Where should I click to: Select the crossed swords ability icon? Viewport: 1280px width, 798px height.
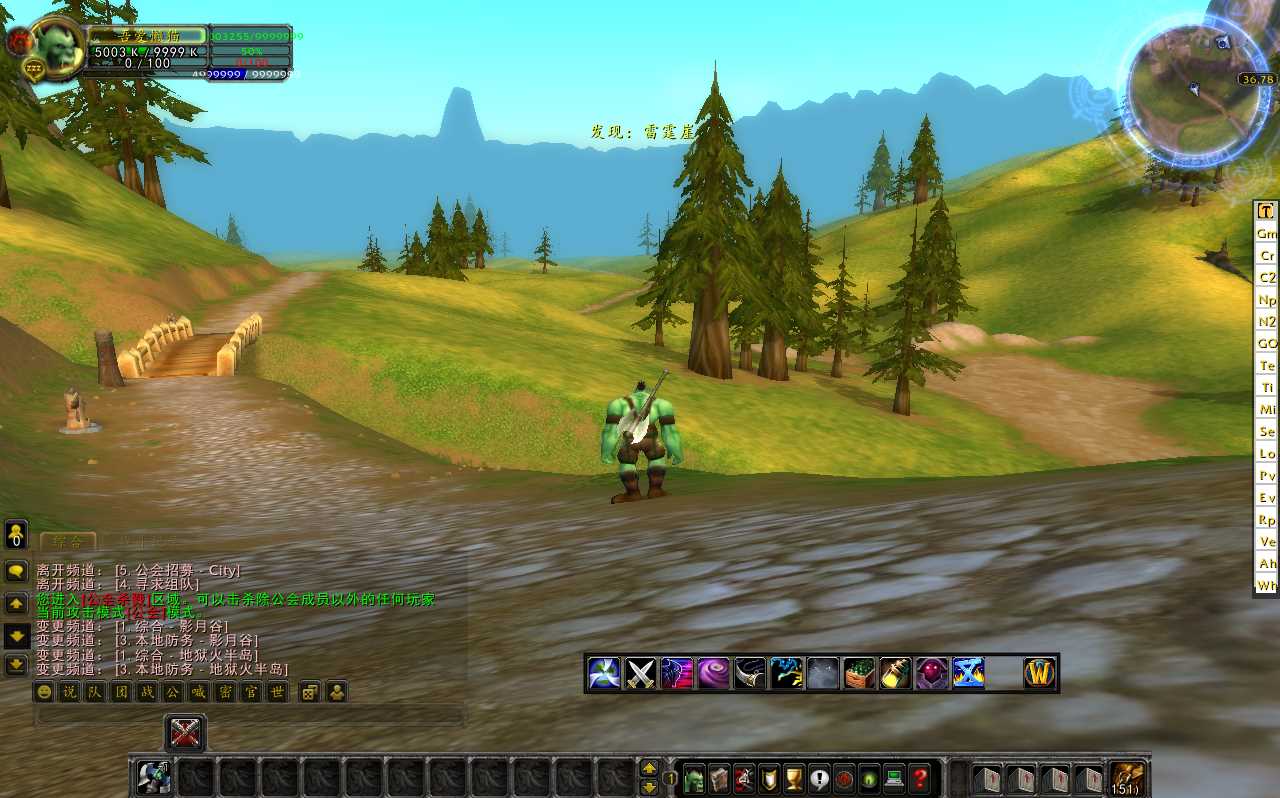[x=640, y=673]
